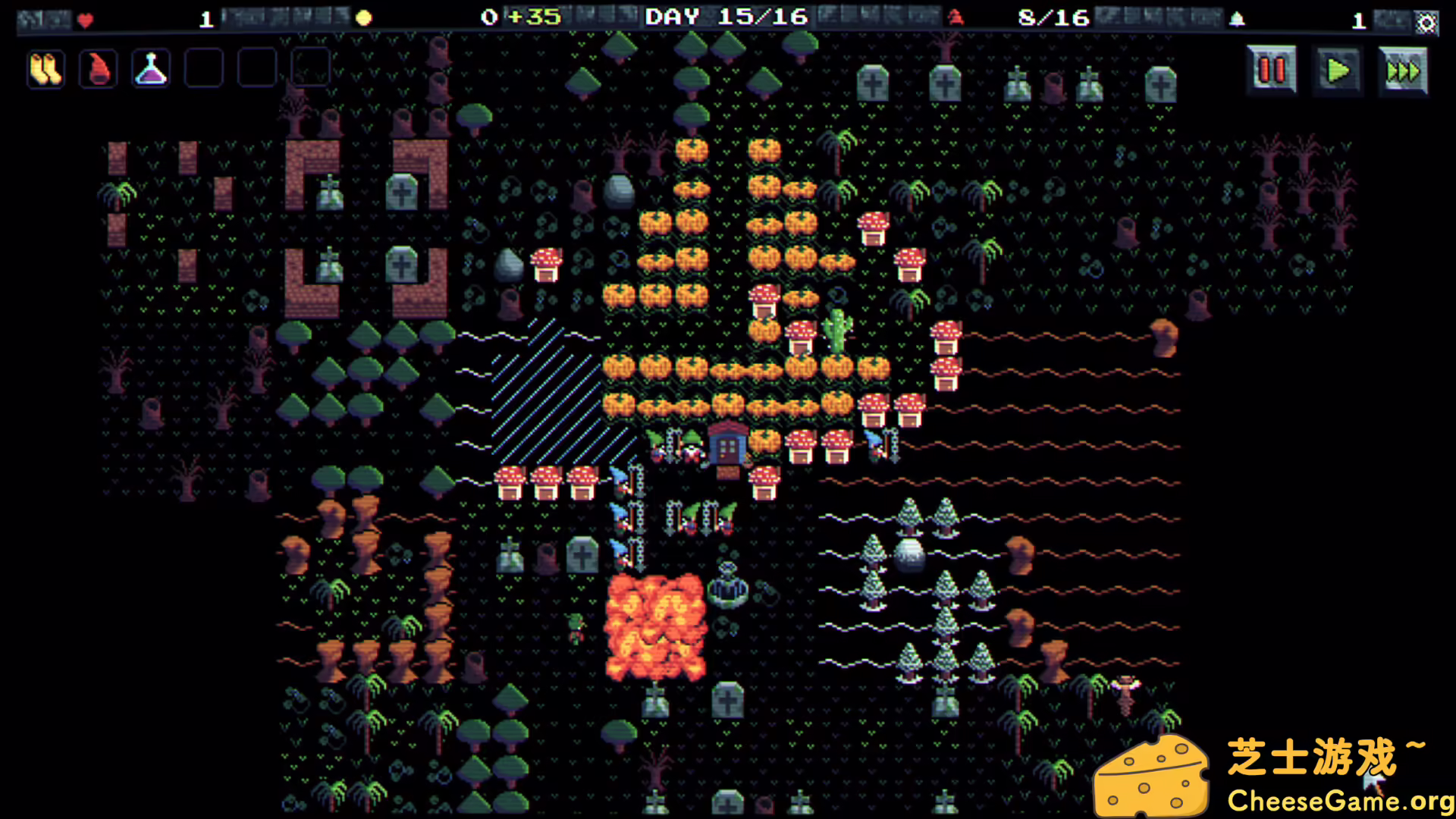This screenshot has width=1456, height=819.
Task: Open the last empty hotbar slot
Action: pyautogui.click(x=309, y=68)
